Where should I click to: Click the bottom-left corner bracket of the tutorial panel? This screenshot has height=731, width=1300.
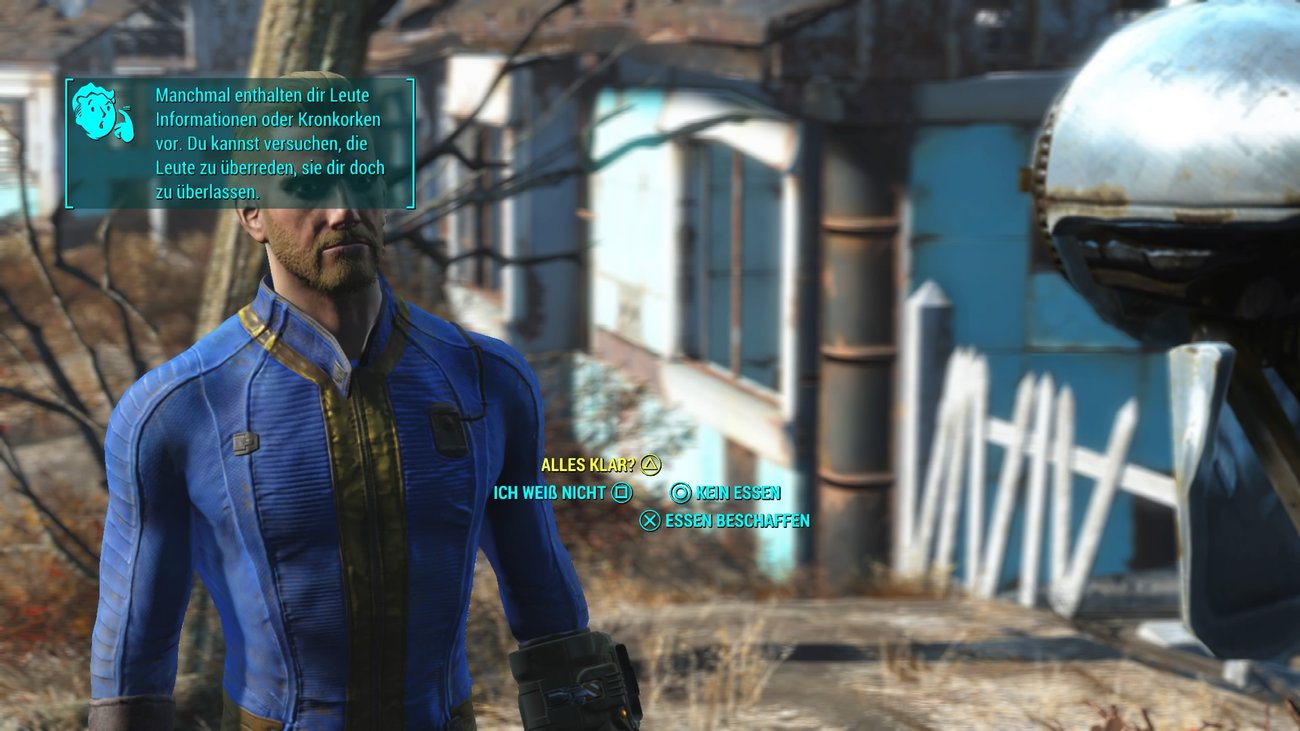click(68, 205)
